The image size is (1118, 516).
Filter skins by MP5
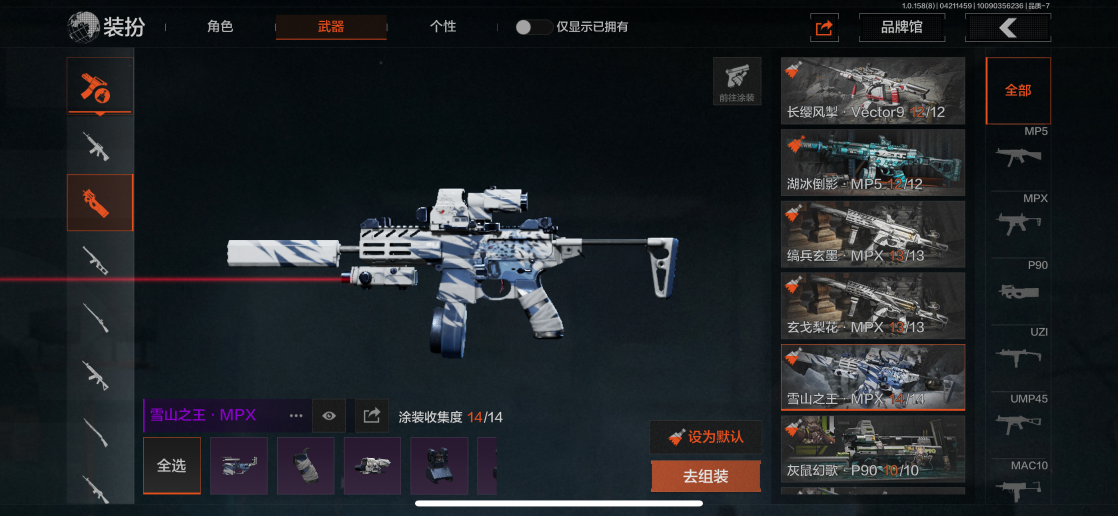(x=1020, y=150)
